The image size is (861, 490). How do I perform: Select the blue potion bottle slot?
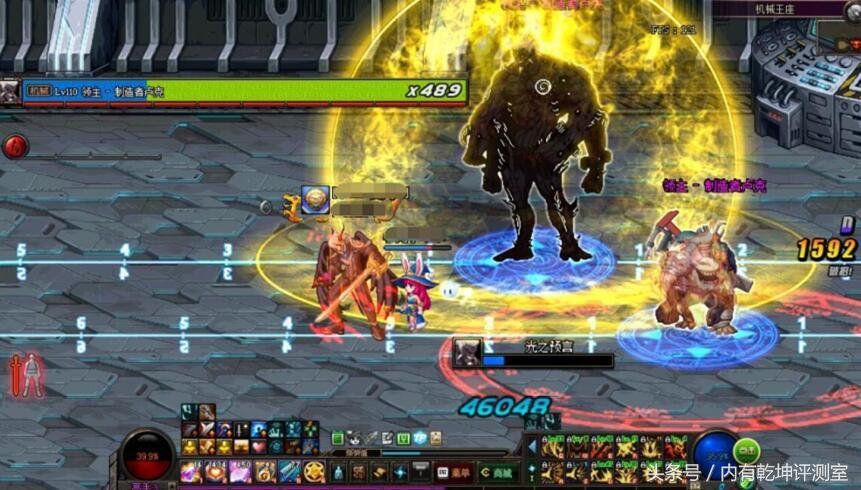(x=337, y=471)
